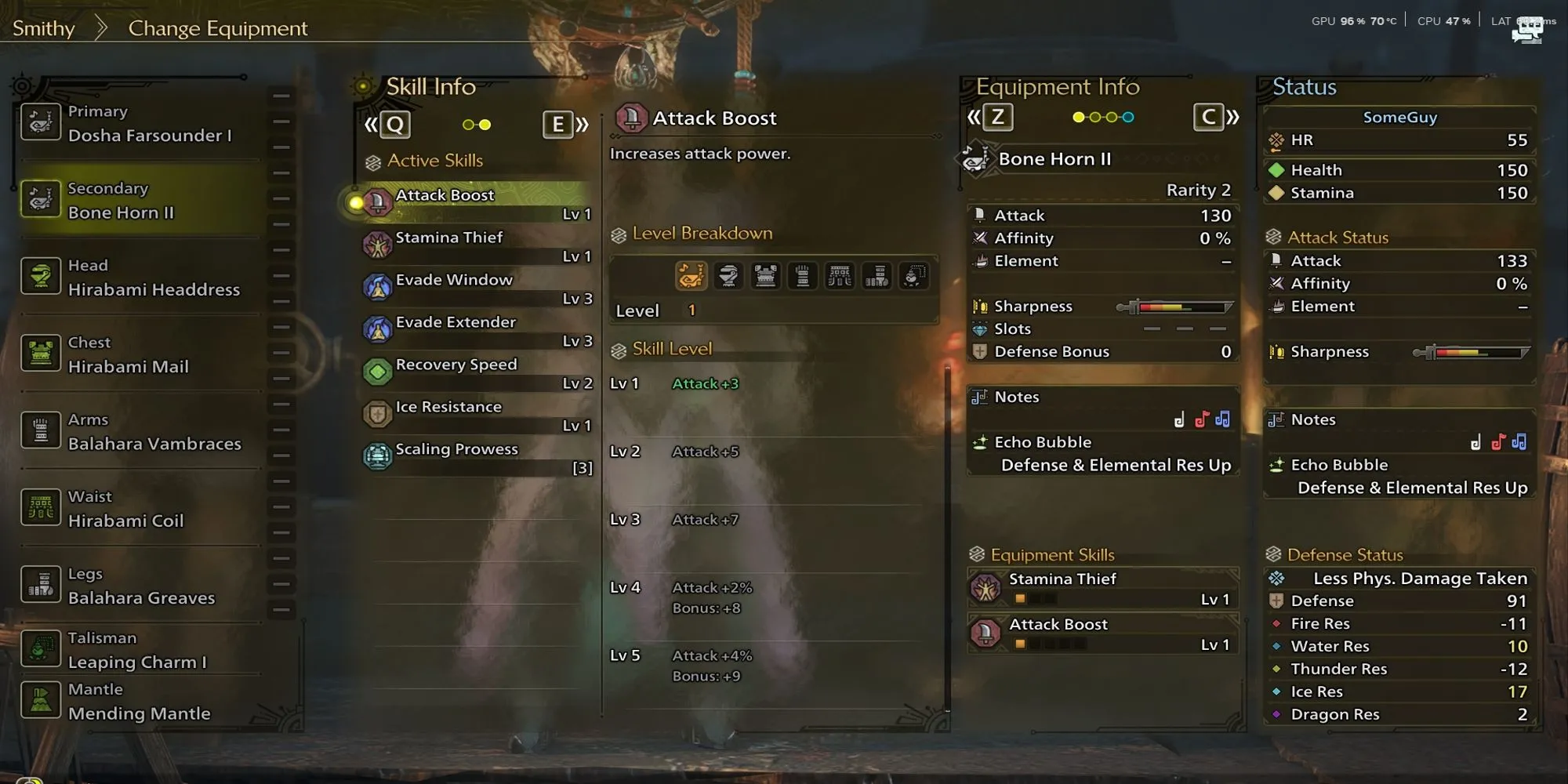Screen dimensions: 1568x784
Task: Click the weapon icon in Level Breakdown
Action: pos(691,276)
